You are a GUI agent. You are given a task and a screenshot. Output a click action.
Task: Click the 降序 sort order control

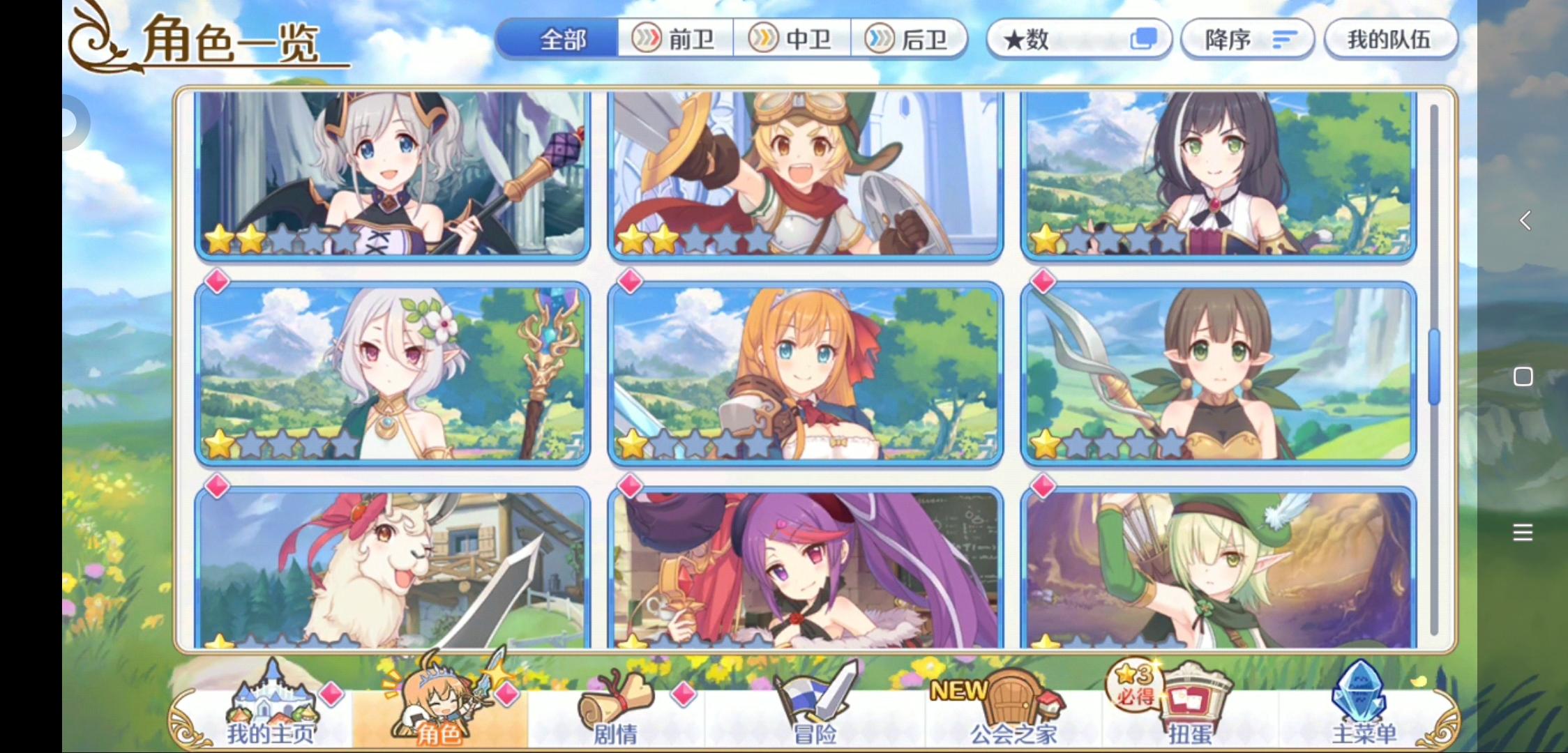[1247, 40]
